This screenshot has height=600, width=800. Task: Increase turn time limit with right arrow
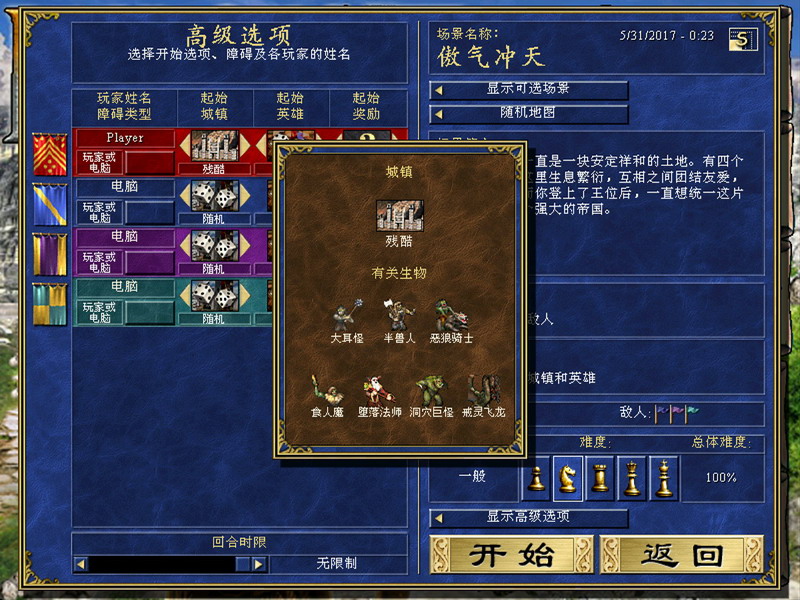(x=258, y=564)
